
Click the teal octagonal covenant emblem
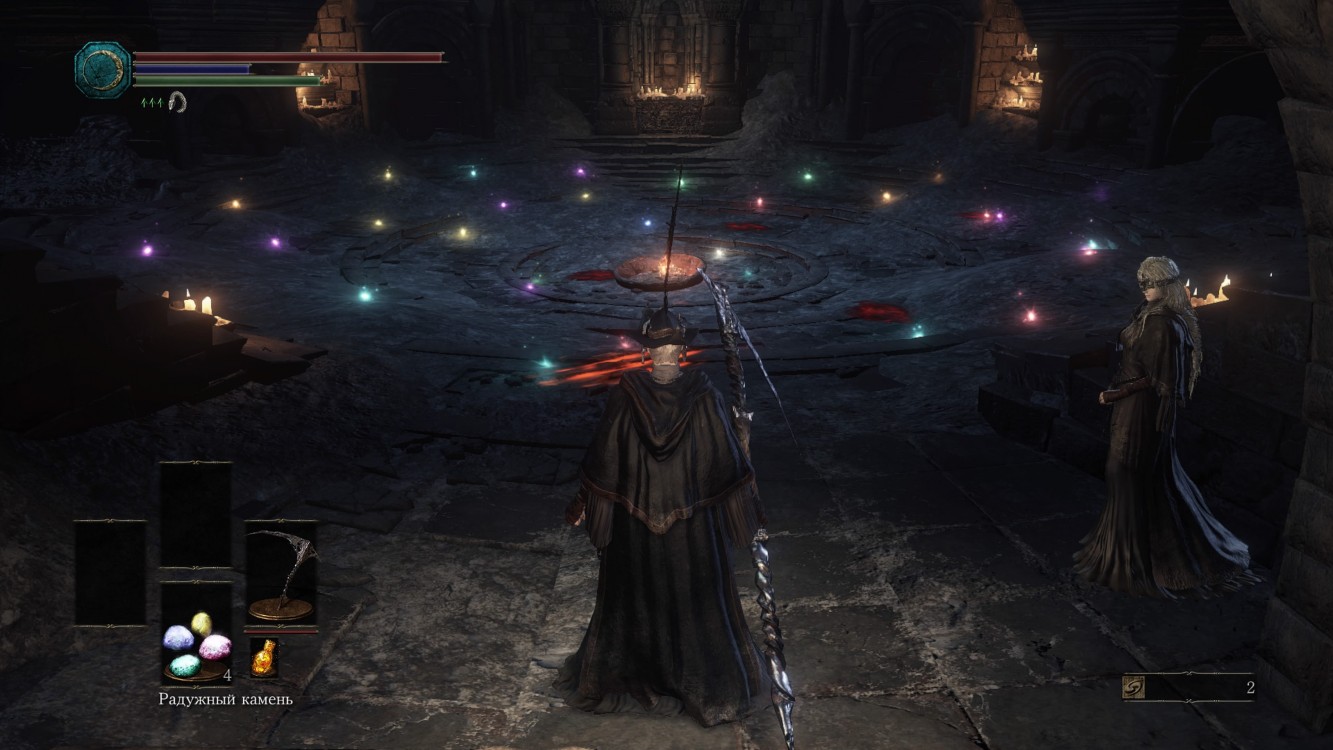click(102, 69)
